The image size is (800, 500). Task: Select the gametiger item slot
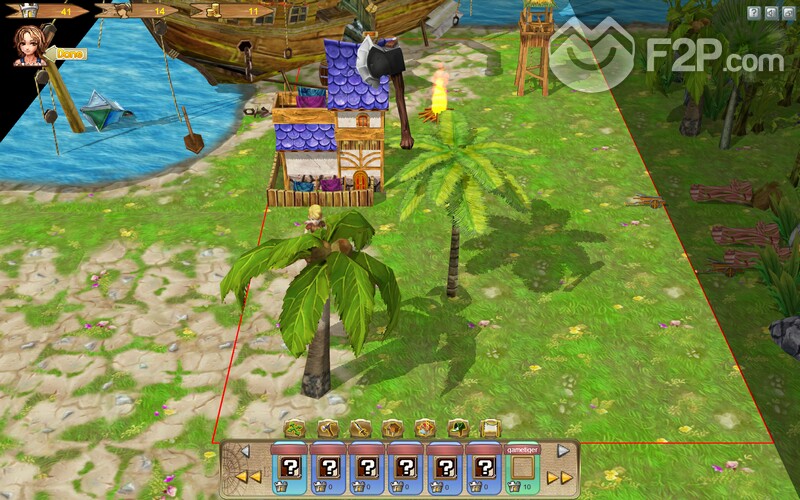click(521, 470)
